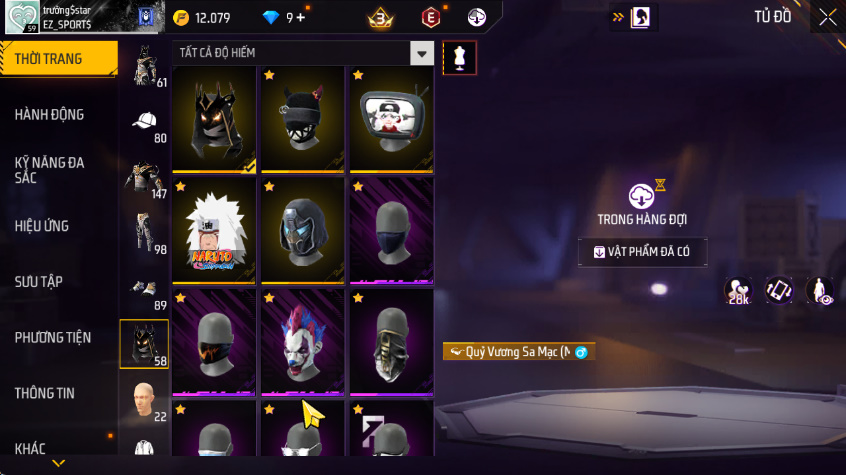Show the Thông Tin tab

point(44,393)
